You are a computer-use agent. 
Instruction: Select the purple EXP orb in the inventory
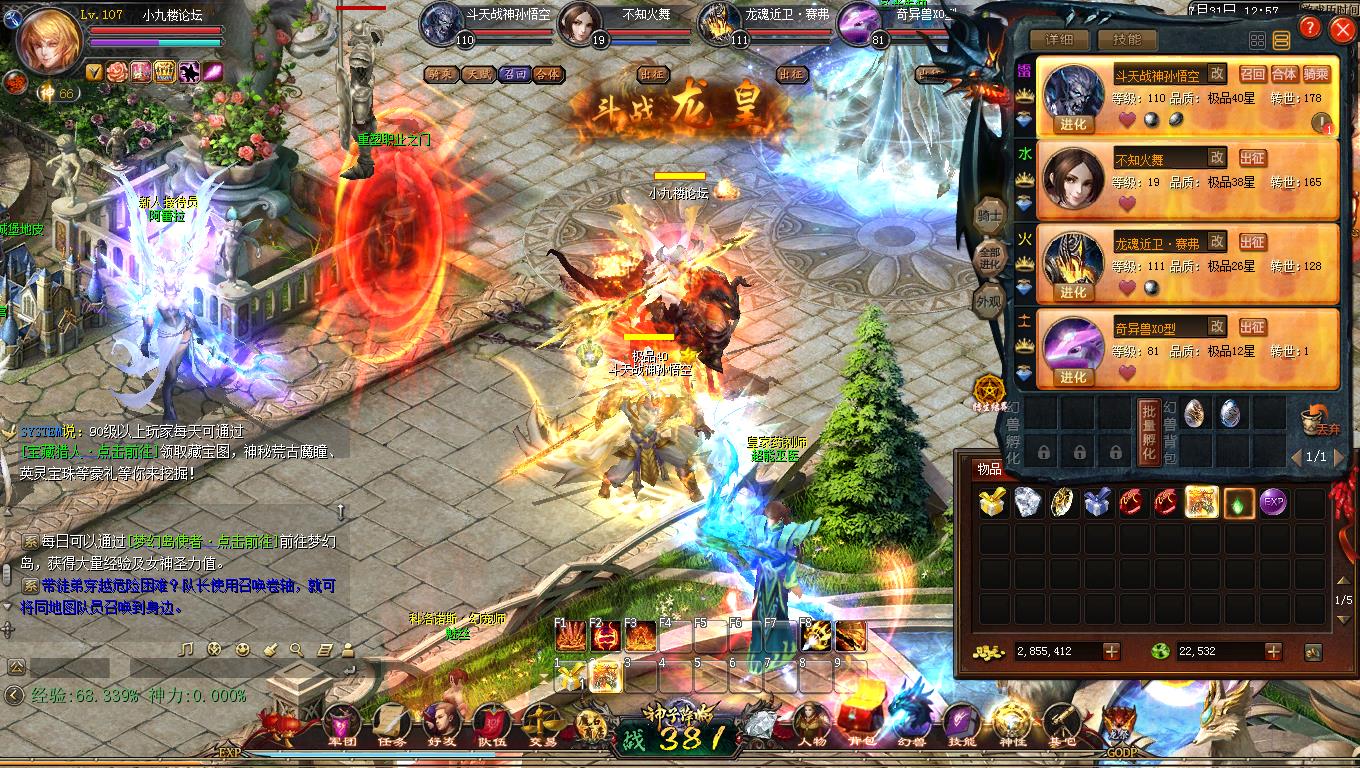click(1272, 503)
